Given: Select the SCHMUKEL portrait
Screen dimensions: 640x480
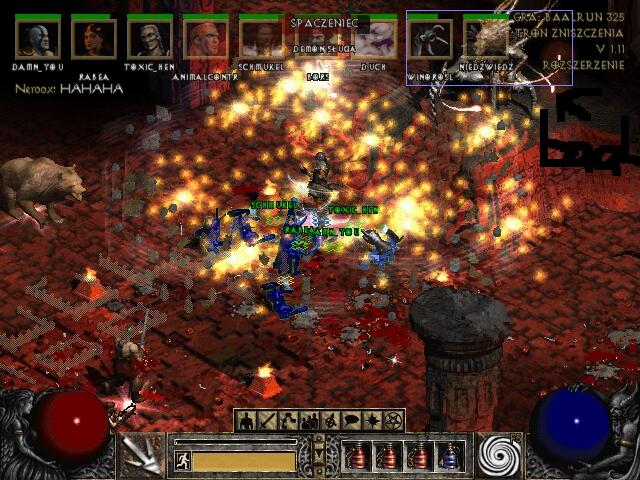Looking at the screenshot, I should 261,38.
